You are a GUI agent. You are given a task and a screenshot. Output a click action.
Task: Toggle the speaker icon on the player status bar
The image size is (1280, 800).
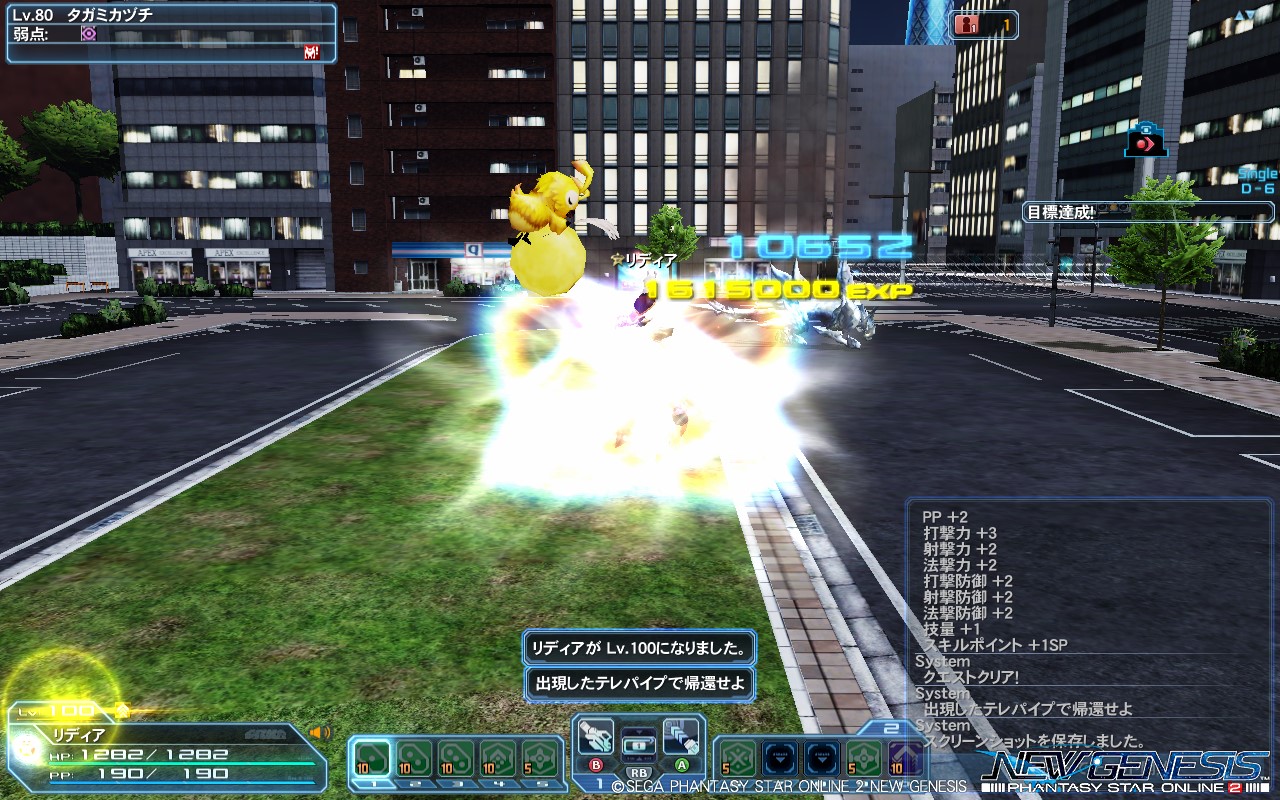pos(319,732)
